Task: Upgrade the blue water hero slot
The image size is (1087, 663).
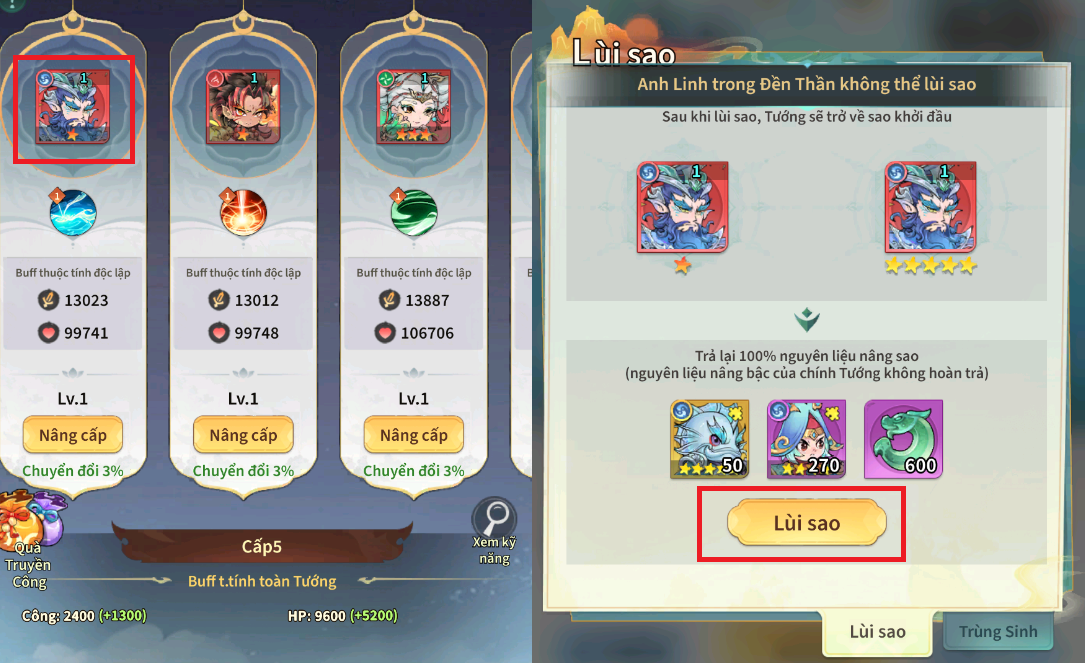Action: [73, 435]
